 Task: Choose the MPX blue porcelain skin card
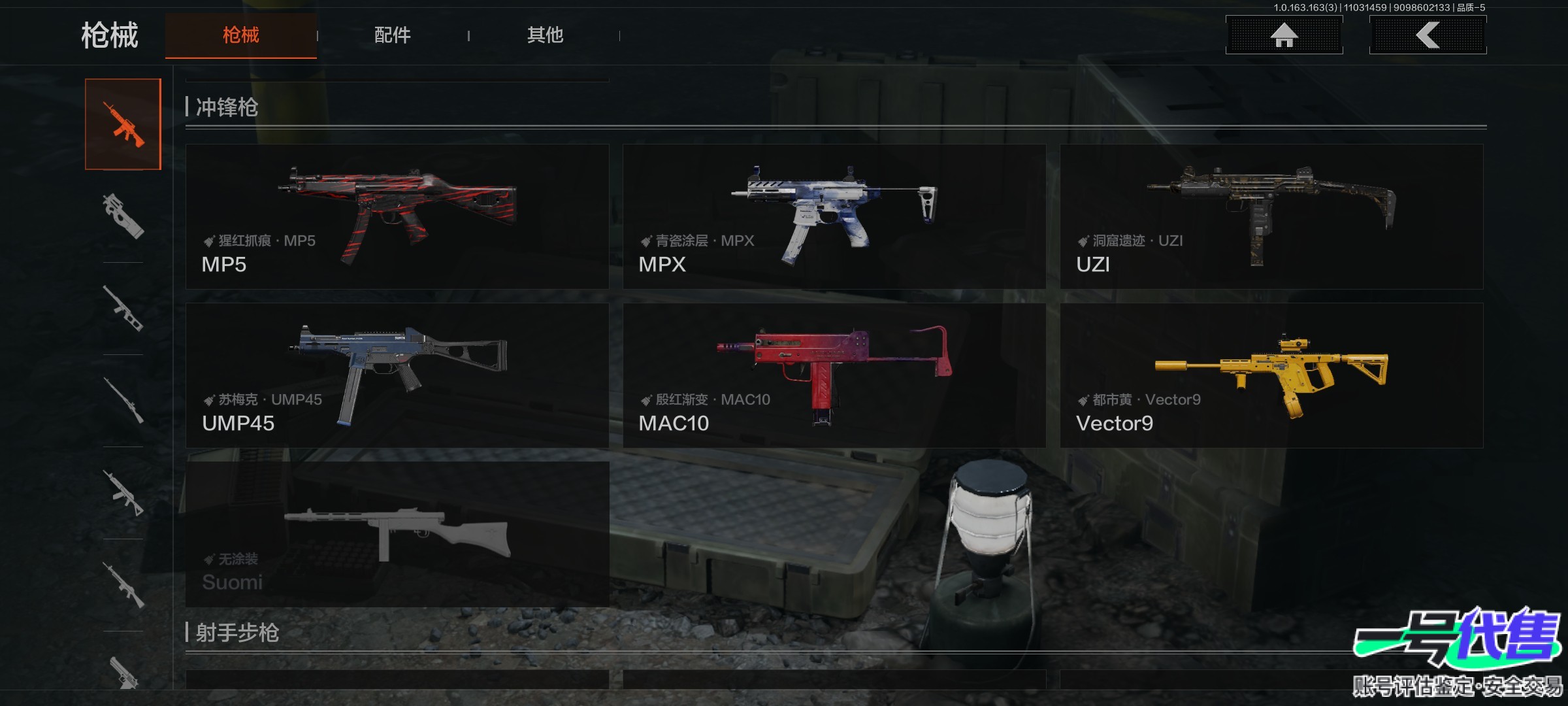point(834,216)
